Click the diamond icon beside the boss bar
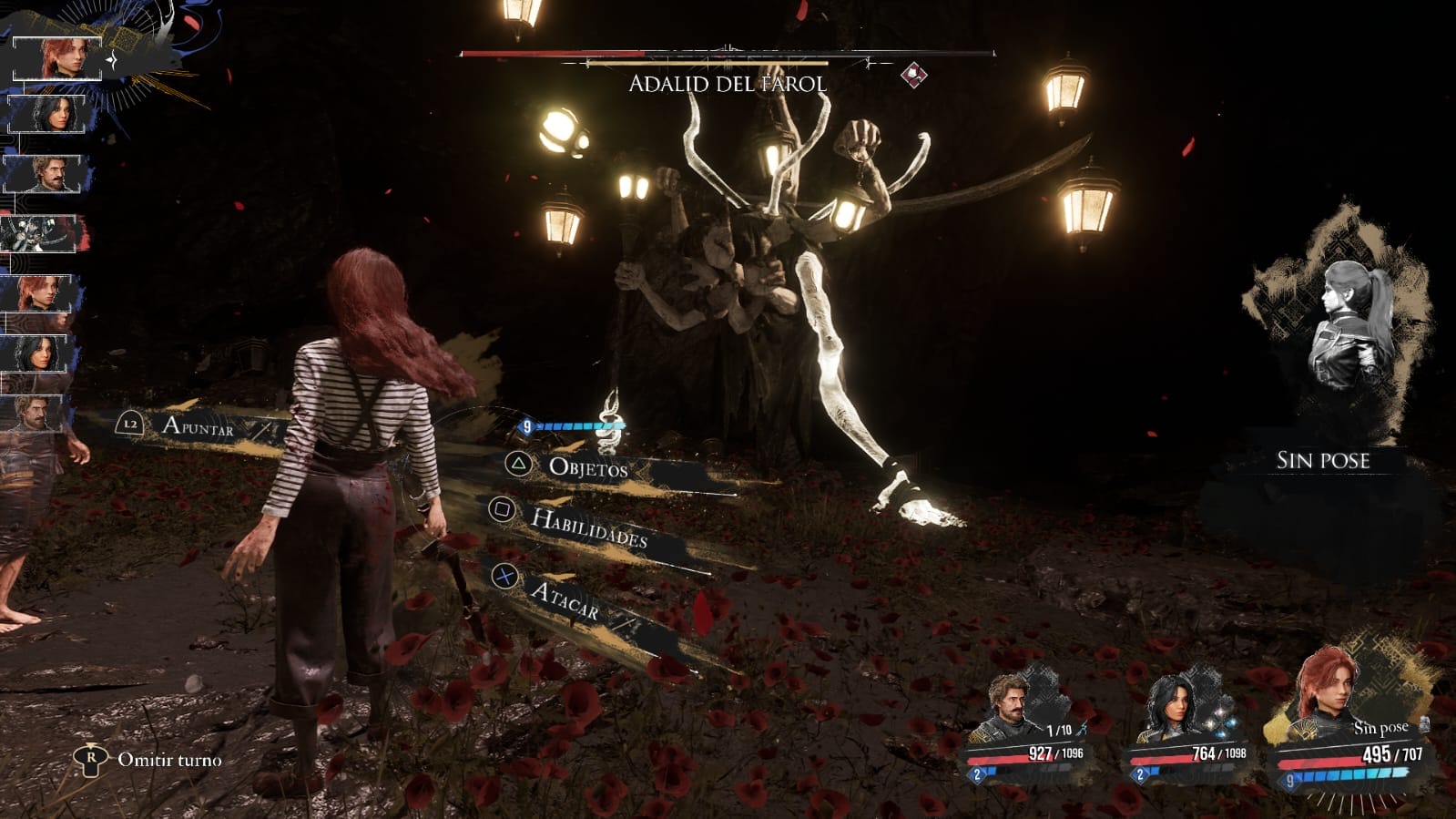Screen dimensions: 1456x819 tap(914, 75)
